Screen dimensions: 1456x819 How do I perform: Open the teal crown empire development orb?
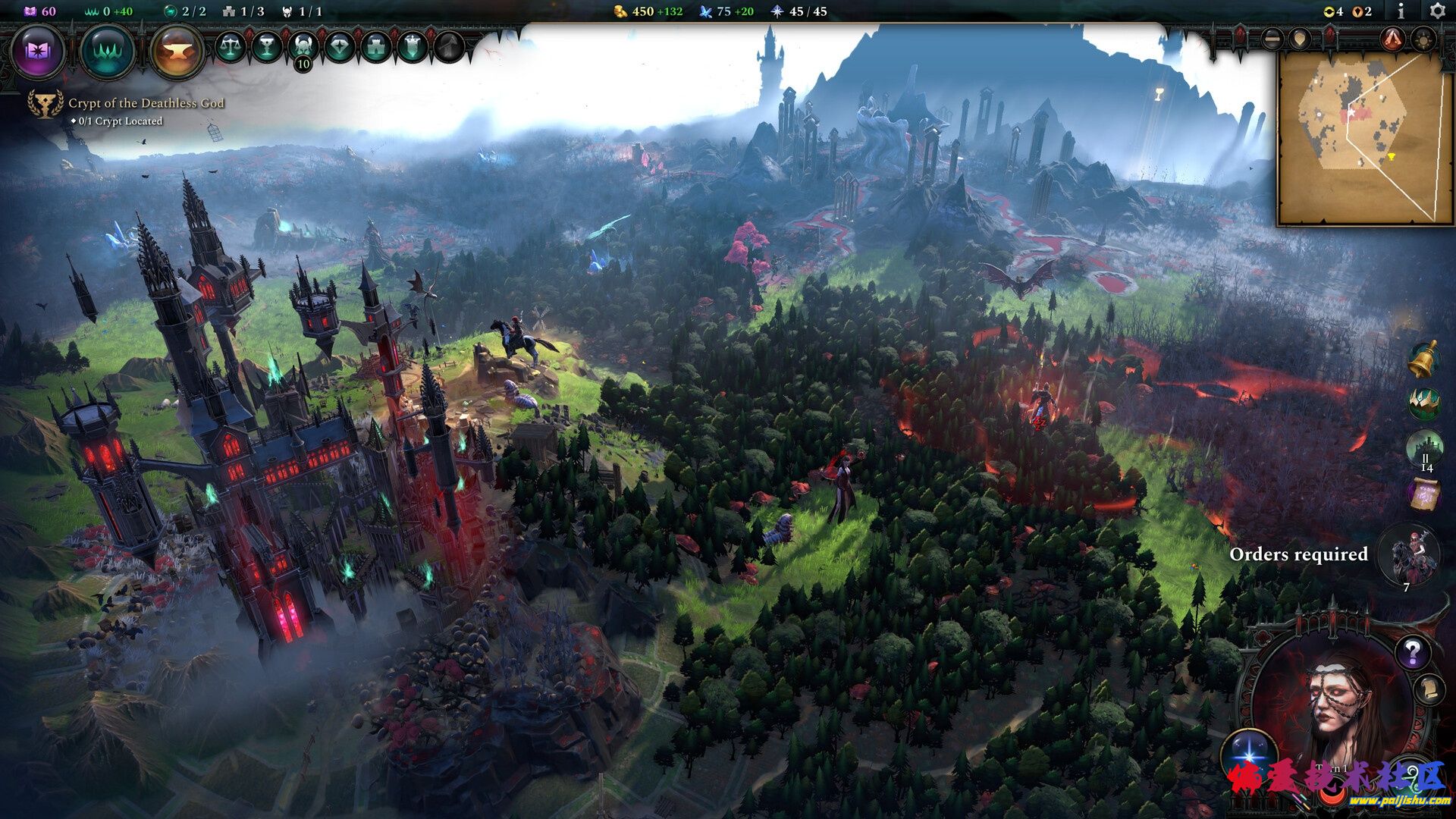[x=108, y=52]
